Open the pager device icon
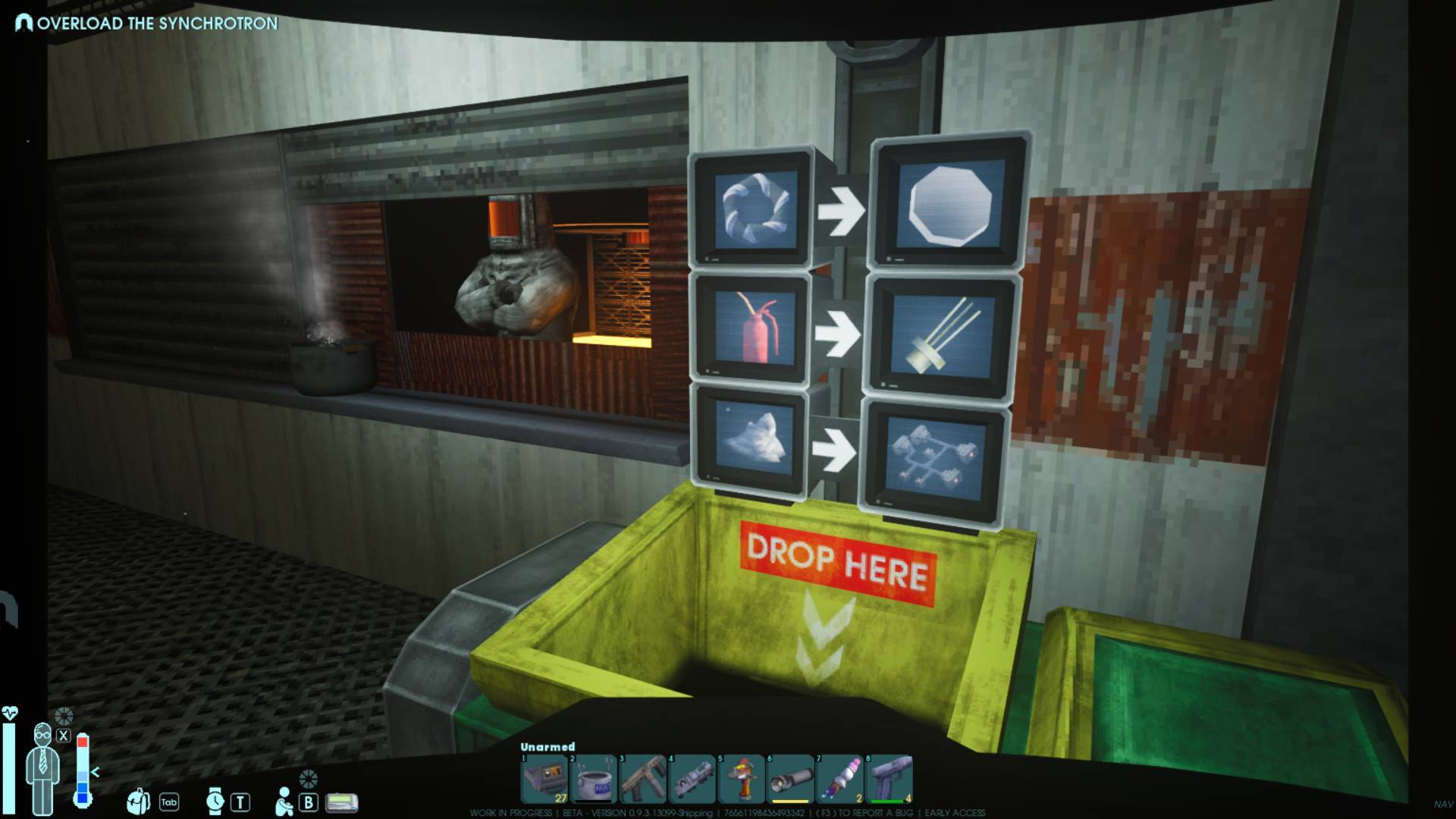This screenshot has width=1456, height=819. point(341,802)
